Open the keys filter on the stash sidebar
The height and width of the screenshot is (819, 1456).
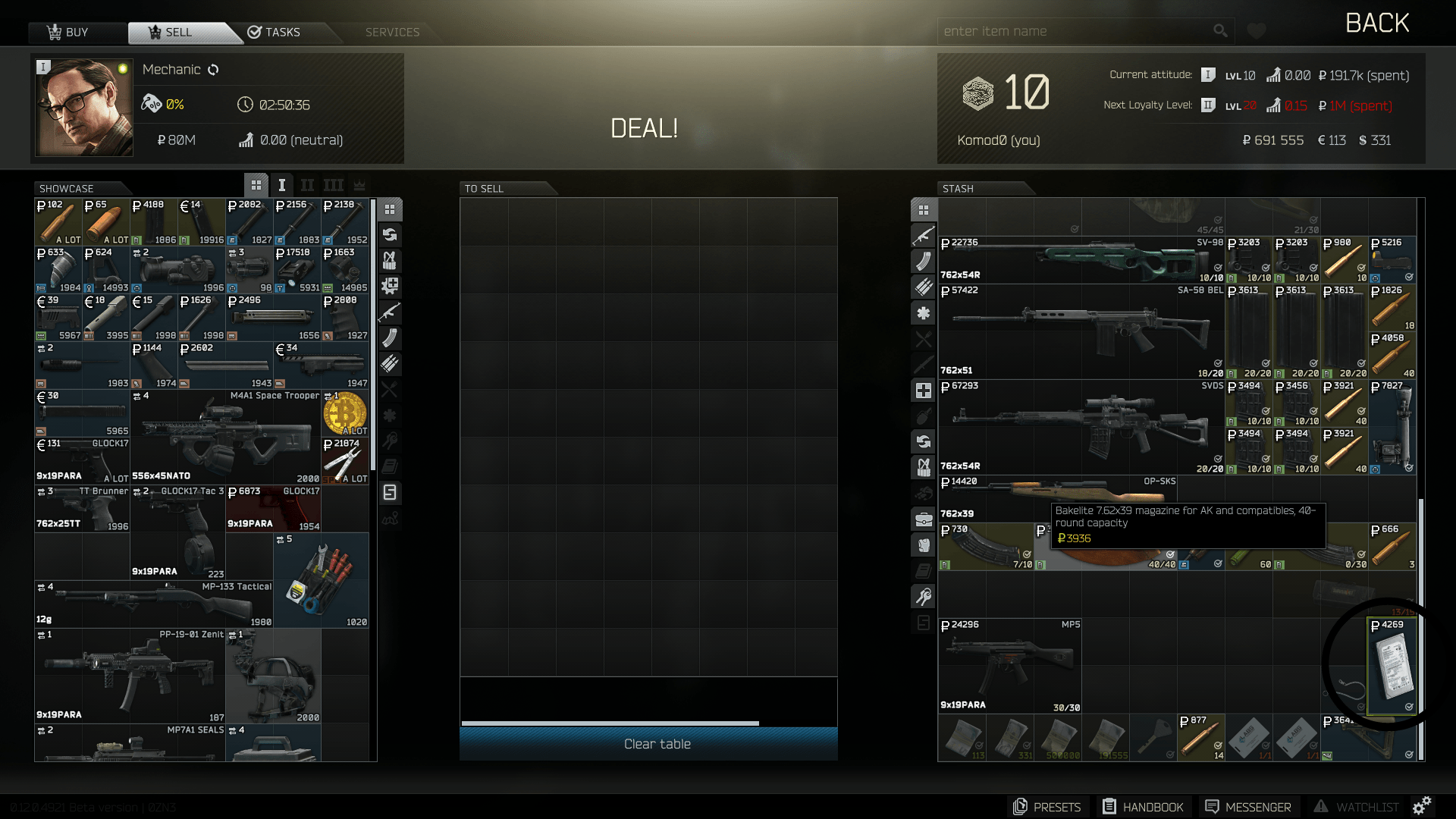pyautogui.click(x=924, y=597)
